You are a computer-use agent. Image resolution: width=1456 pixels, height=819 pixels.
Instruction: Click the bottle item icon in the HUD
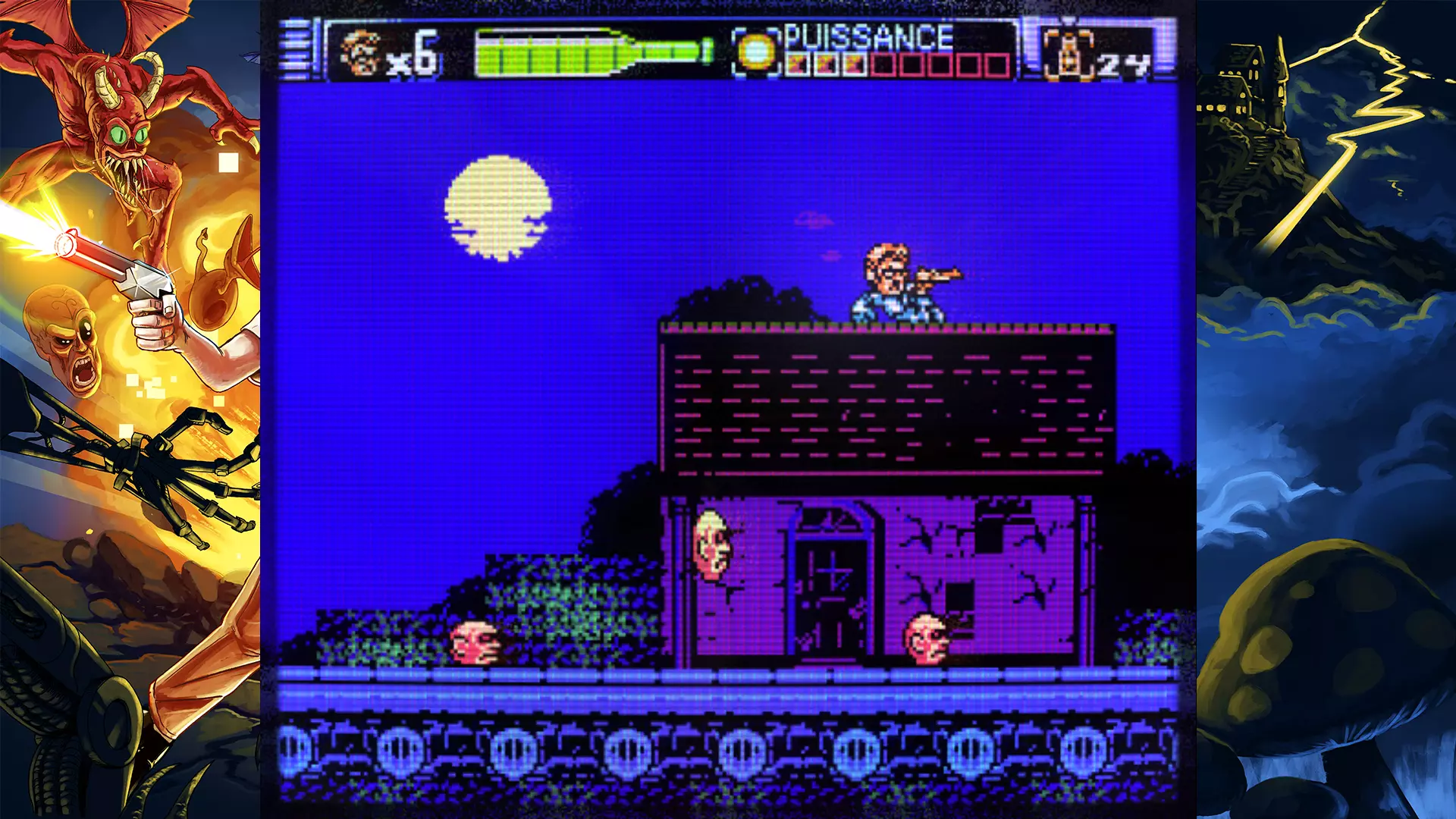pyautogui.click(x=1068, y=55)
